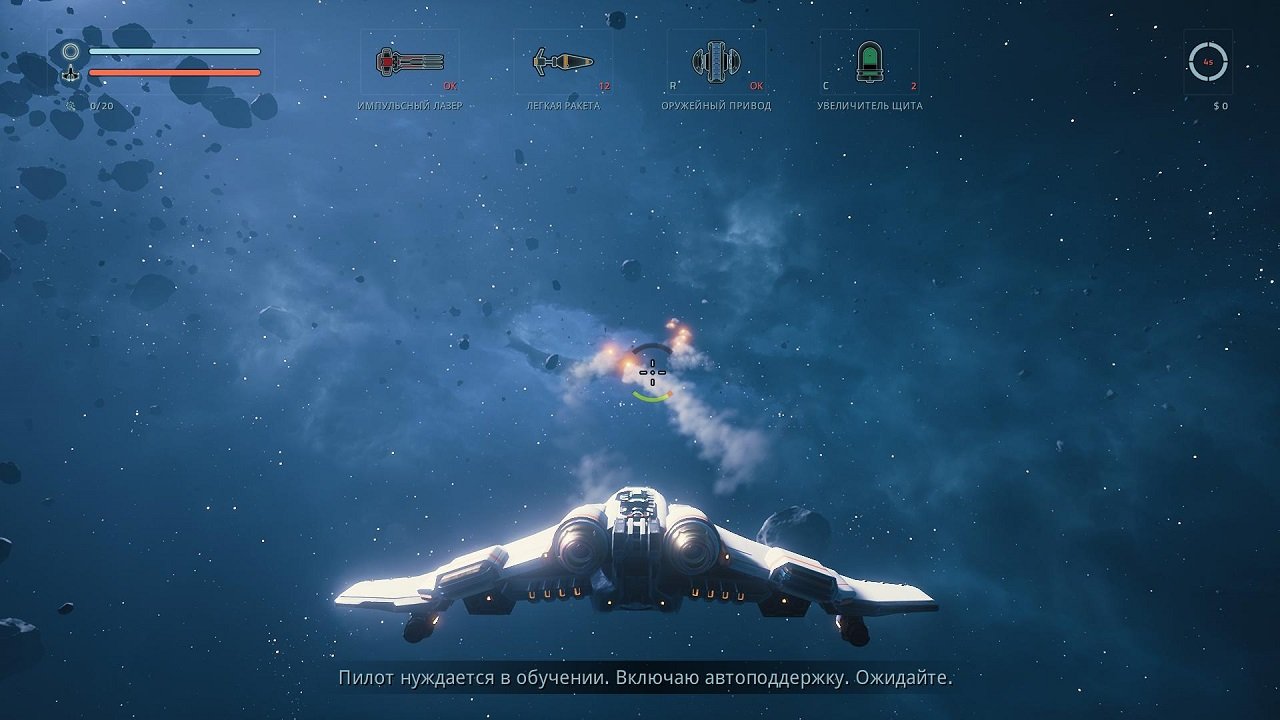Click the orange hull bar
Viewport: 1280px width, 720px height.
point(175,73)
